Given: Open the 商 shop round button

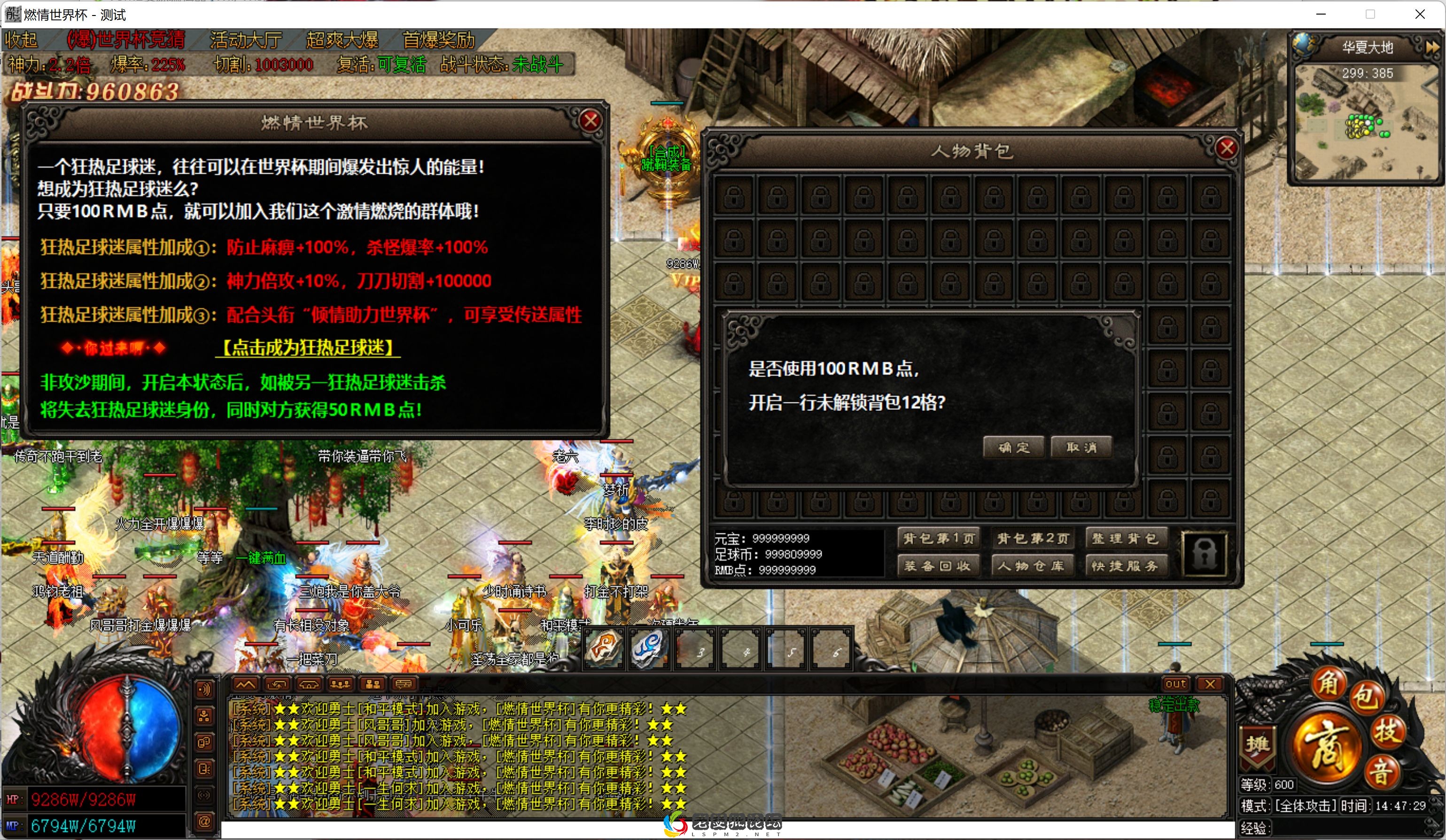Looking at the screenshot, I should pyautogui.click(x=1328, y=746).
